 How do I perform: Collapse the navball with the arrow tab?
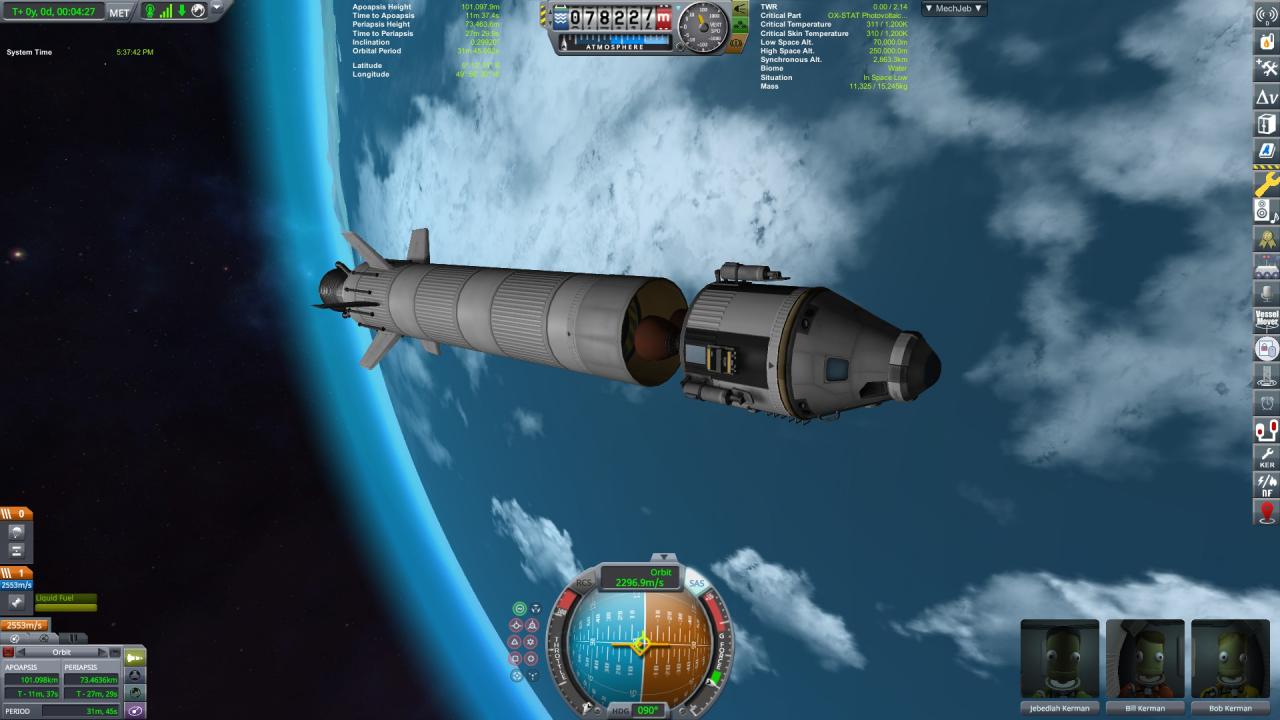click(661, 557)
